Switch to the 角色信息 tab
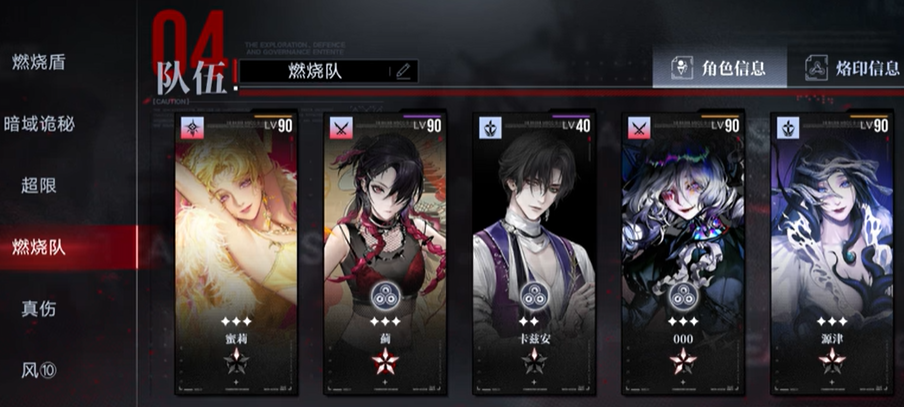The height and width of the screenshot is (407, 904). tap(719, 68)
